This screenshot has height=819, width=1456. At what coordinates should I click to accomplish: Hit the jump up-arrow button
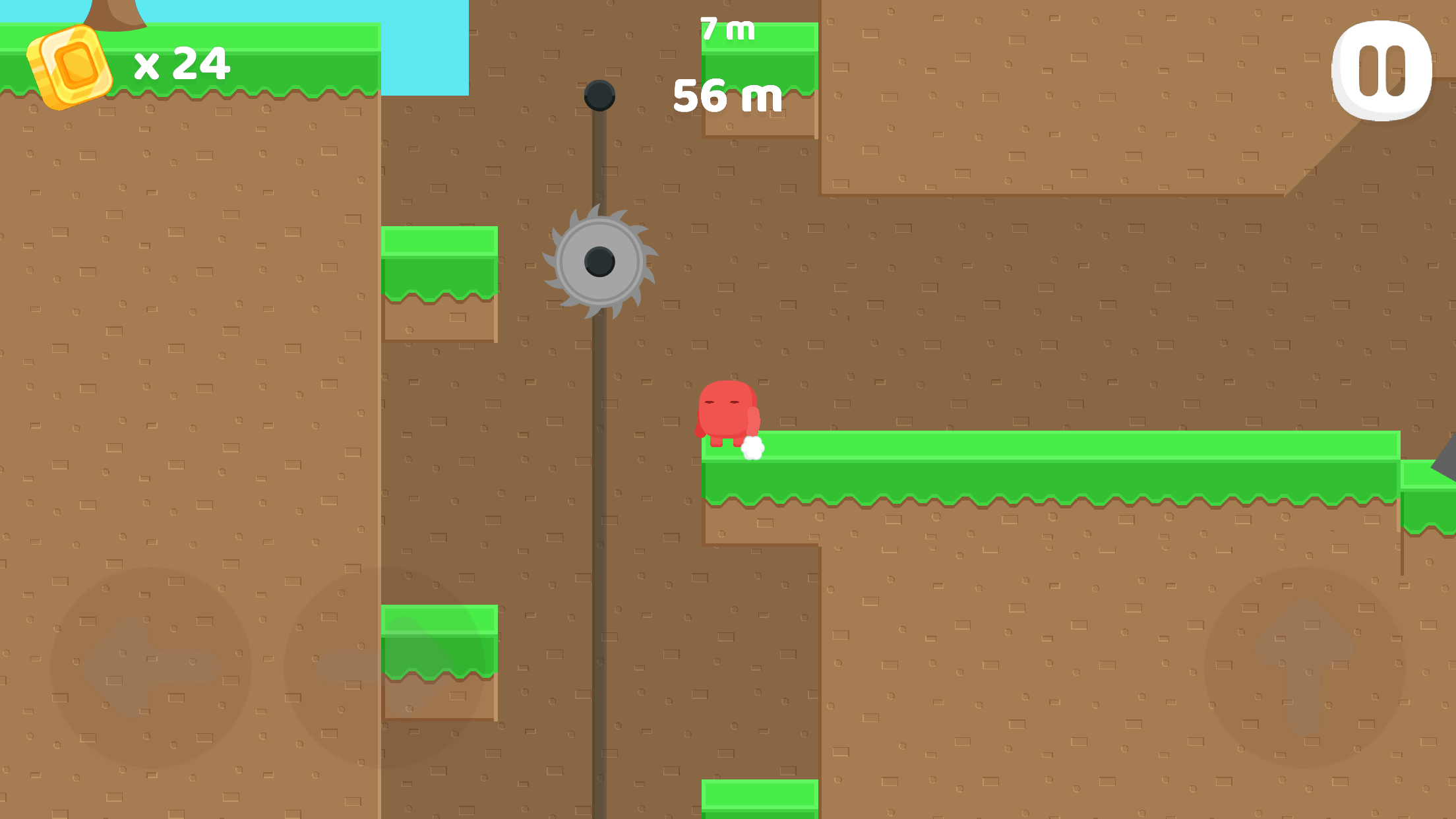[x=1305, y=667]
